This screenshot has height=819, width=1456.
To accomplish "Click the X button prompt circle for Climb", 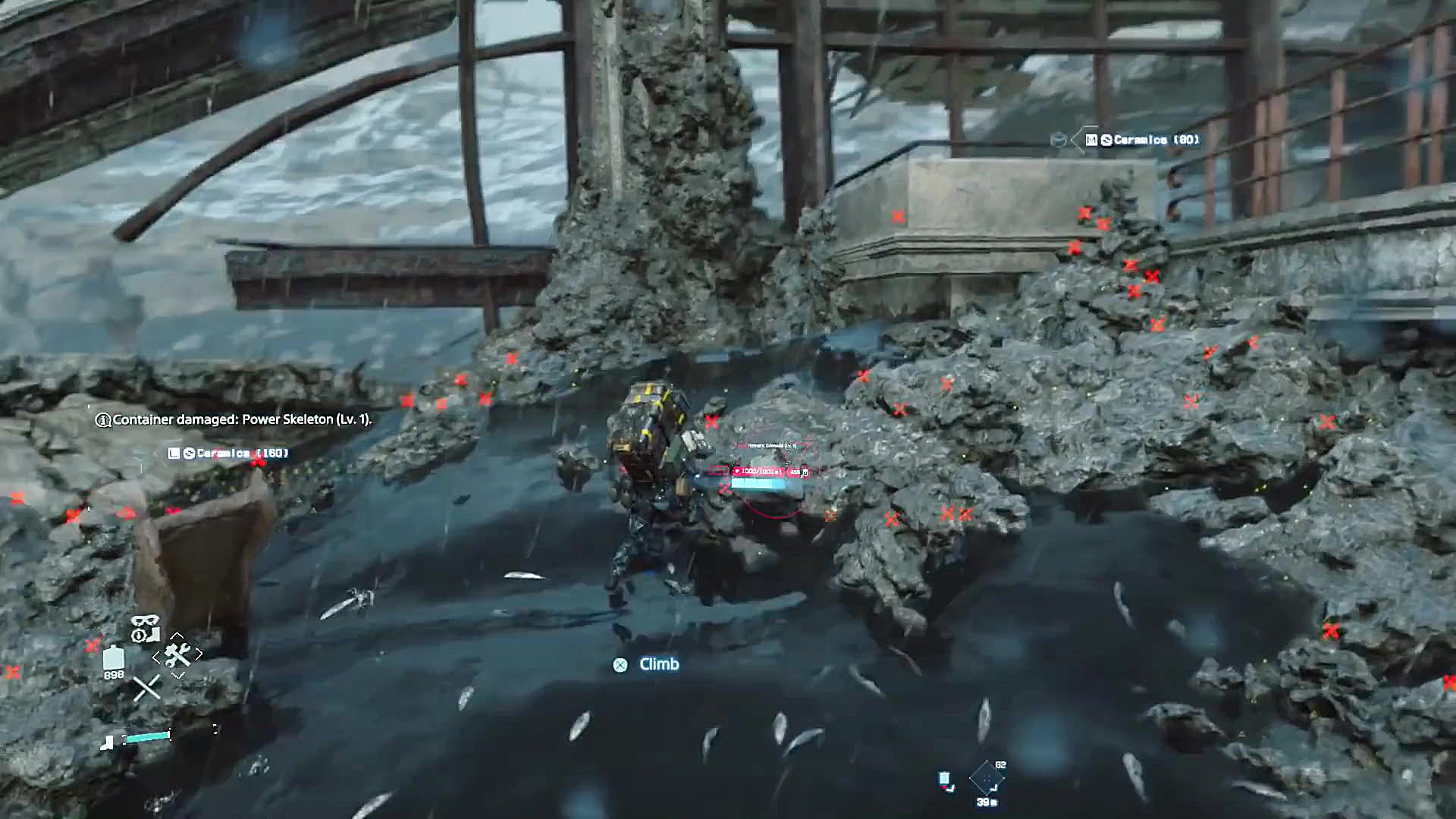I will tap(619, 664).
